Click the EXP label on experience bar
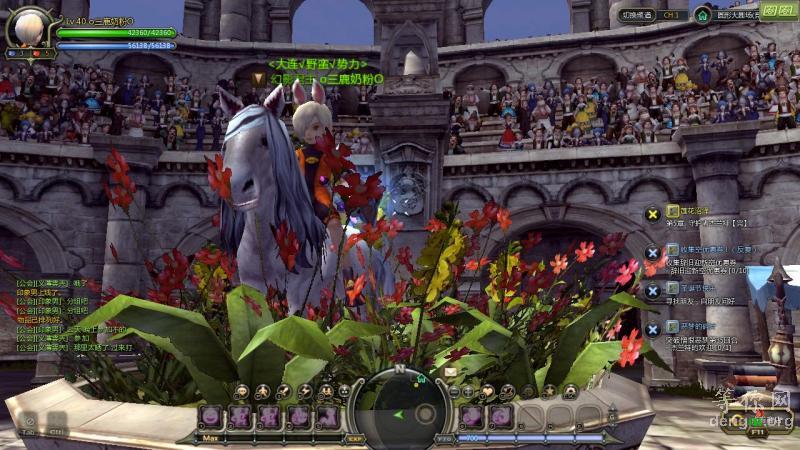 [355, 438]
